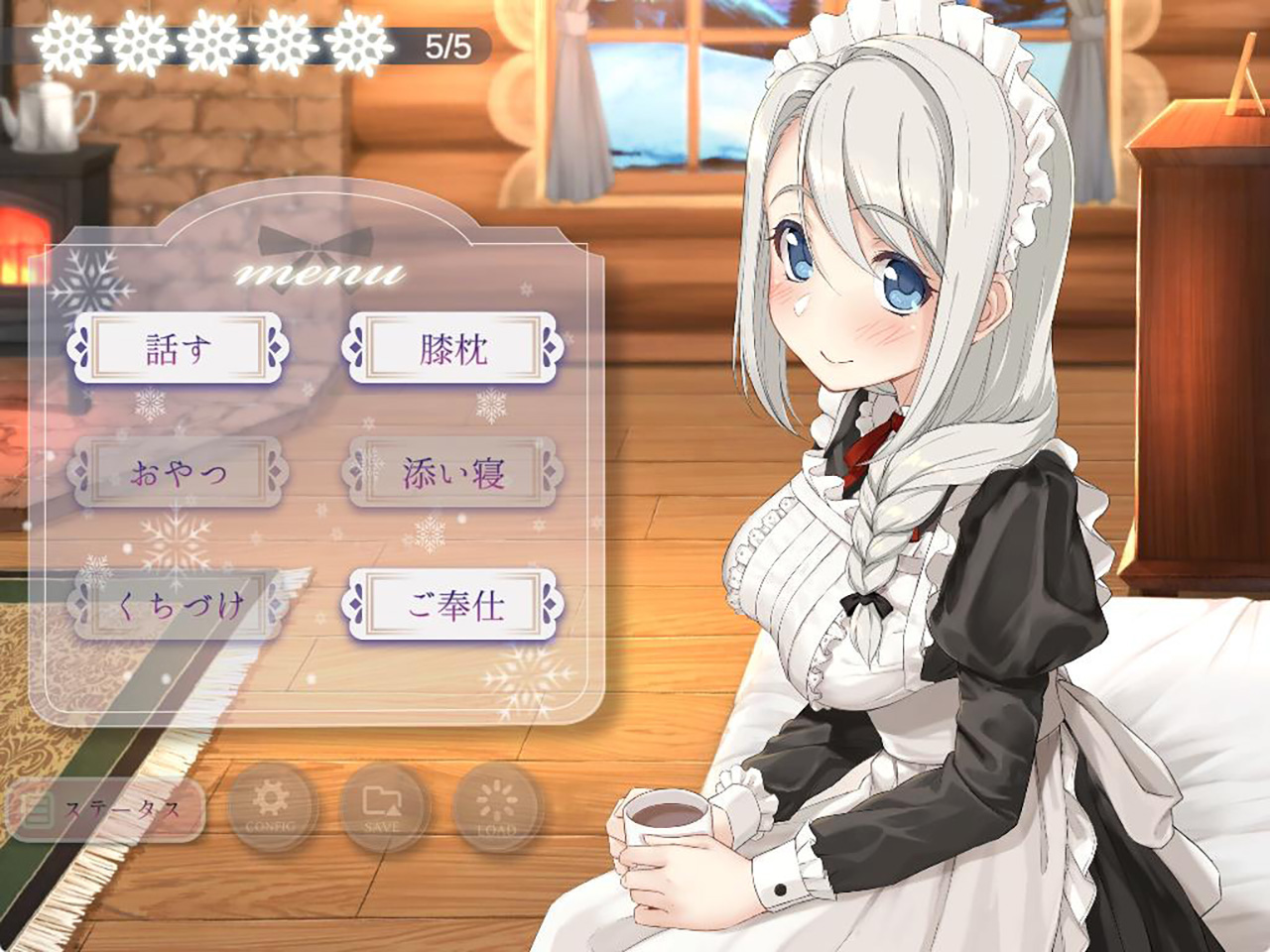Select the くちづけ (Kiss) menu option
1270x952 pixels.
click(x=179, y=604)
